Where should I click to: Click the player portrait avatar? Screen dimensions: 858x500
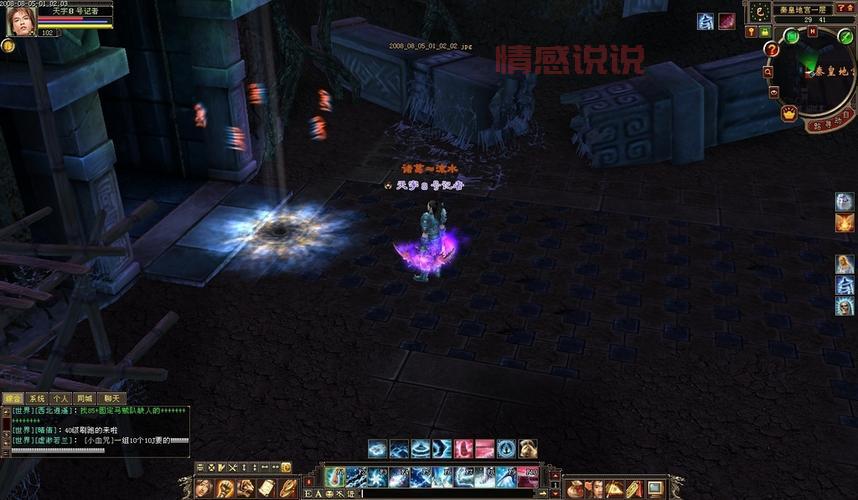pos(18,18)
